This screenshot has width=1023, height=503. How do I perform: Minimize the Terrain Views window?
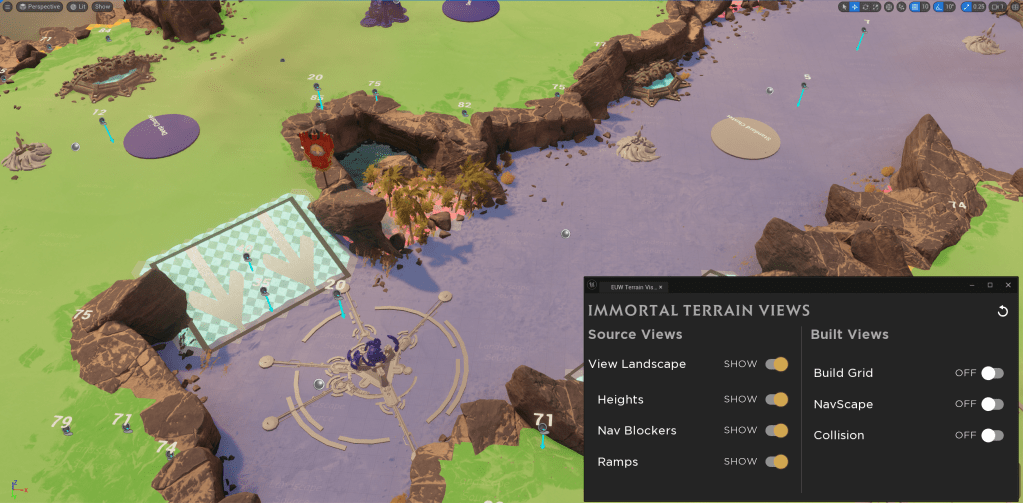tap(971, 286)
